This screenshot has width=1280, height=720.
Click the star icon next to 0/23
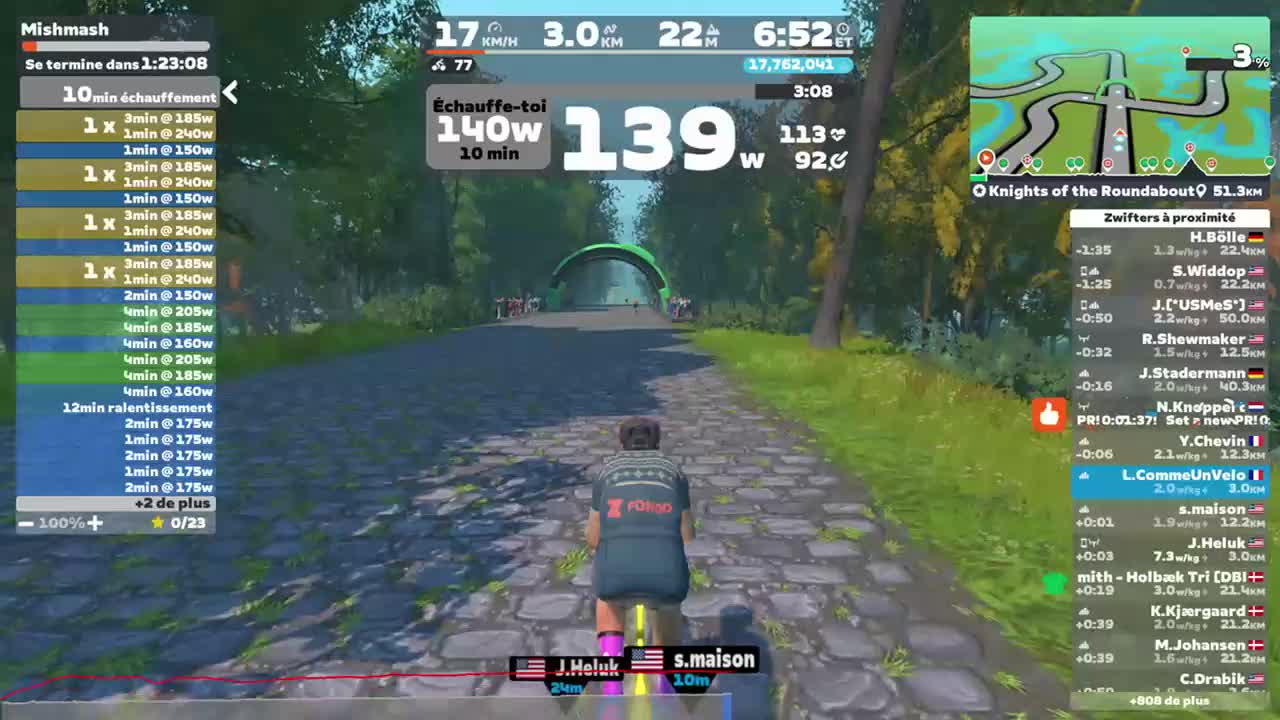click(x=159, y=522)
